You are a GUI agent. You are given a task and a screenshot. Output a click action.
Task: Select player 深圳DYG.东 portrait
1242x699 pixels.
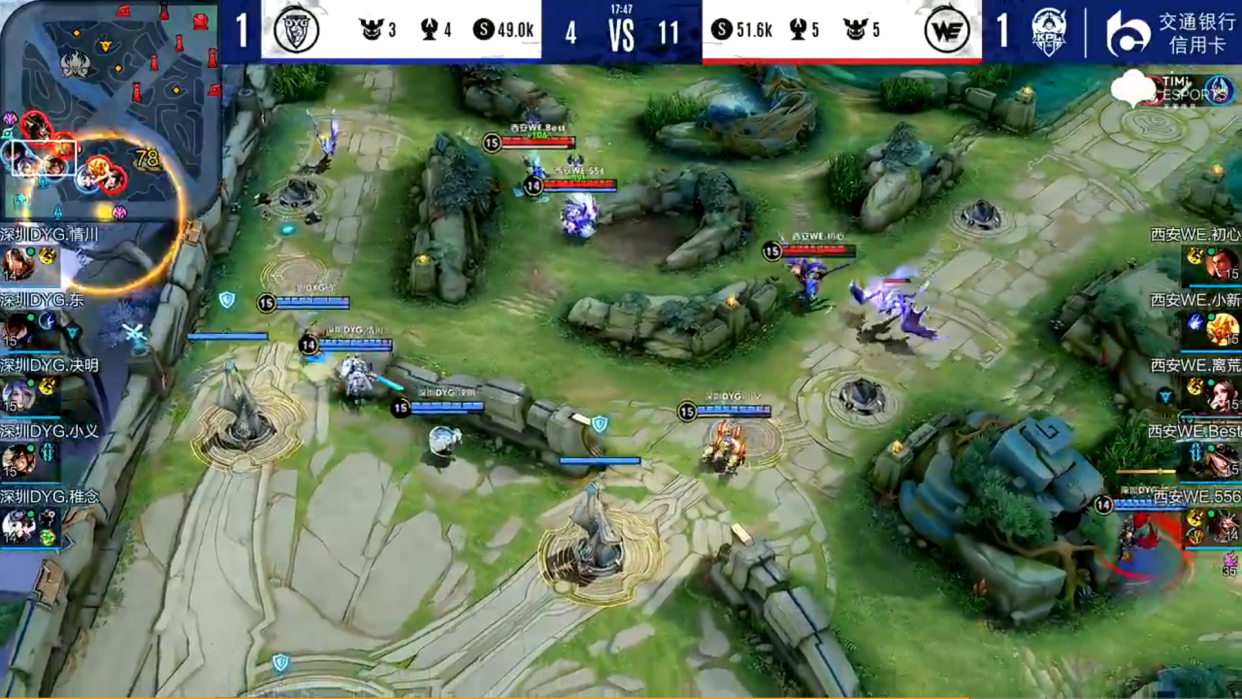(18, 329)
